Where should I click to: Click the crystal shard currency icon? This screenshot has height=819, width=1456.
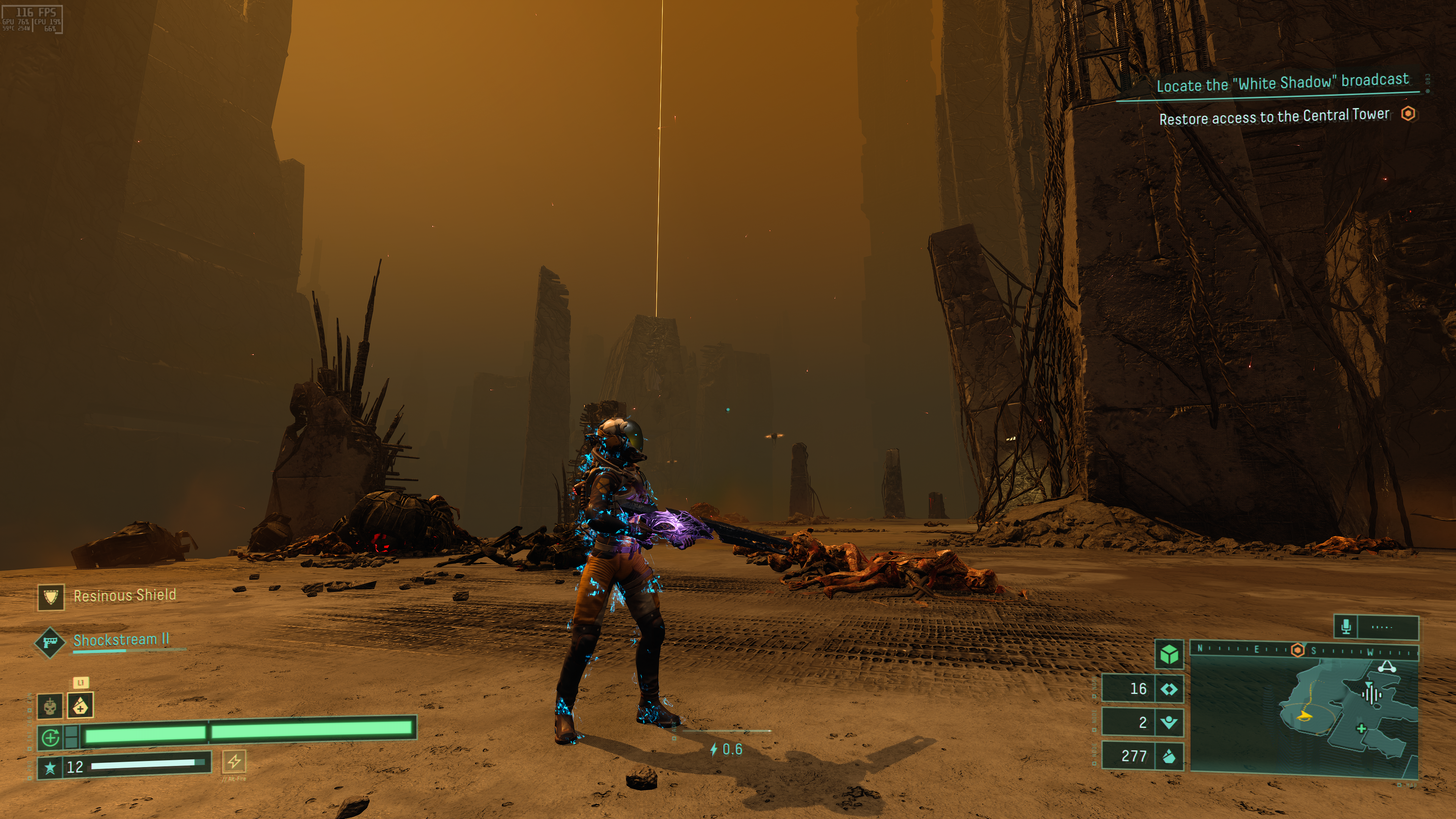1169,756
